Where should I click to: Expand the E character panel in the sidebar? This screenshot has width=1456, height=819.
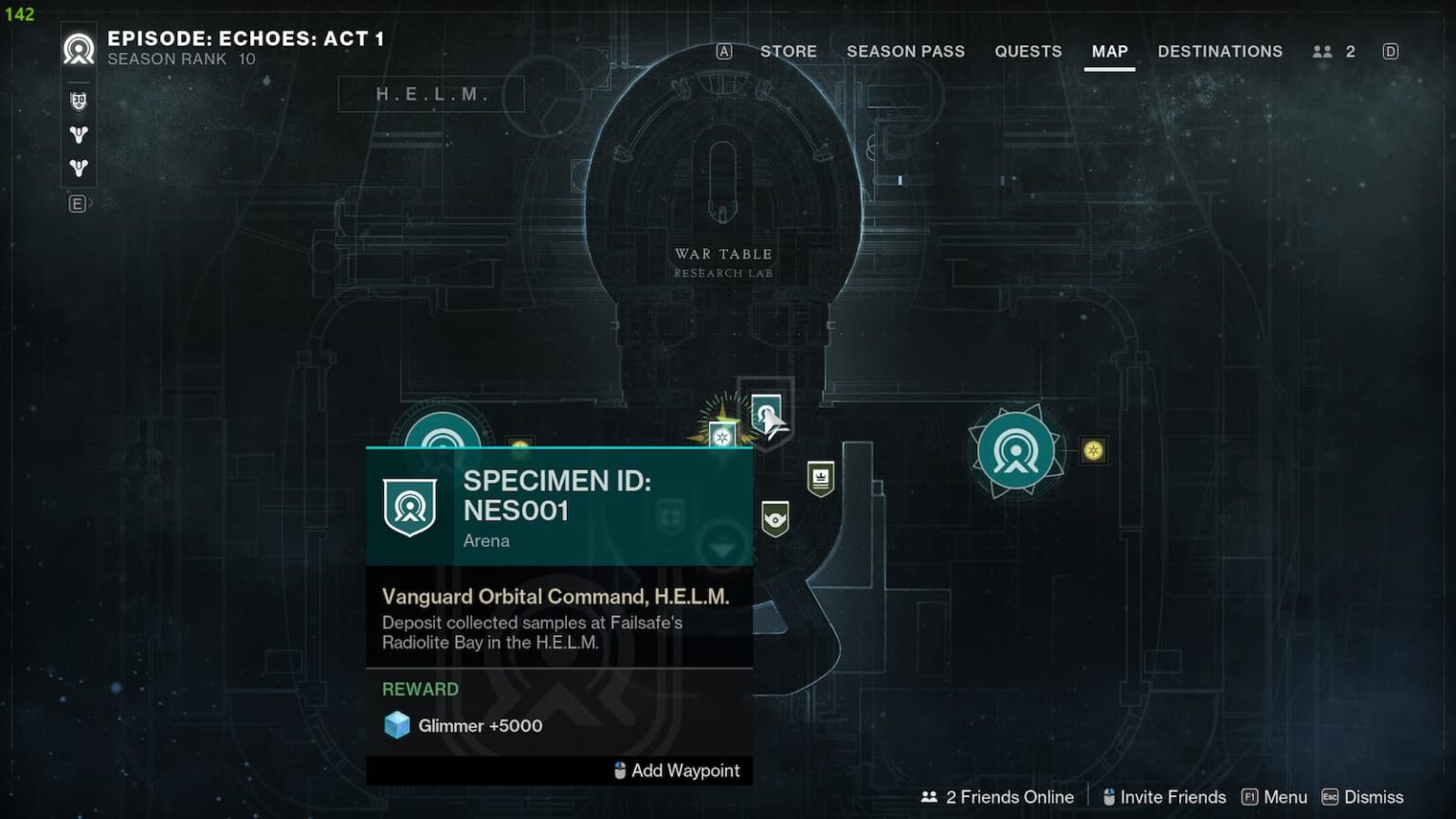[x=77, y=203]
